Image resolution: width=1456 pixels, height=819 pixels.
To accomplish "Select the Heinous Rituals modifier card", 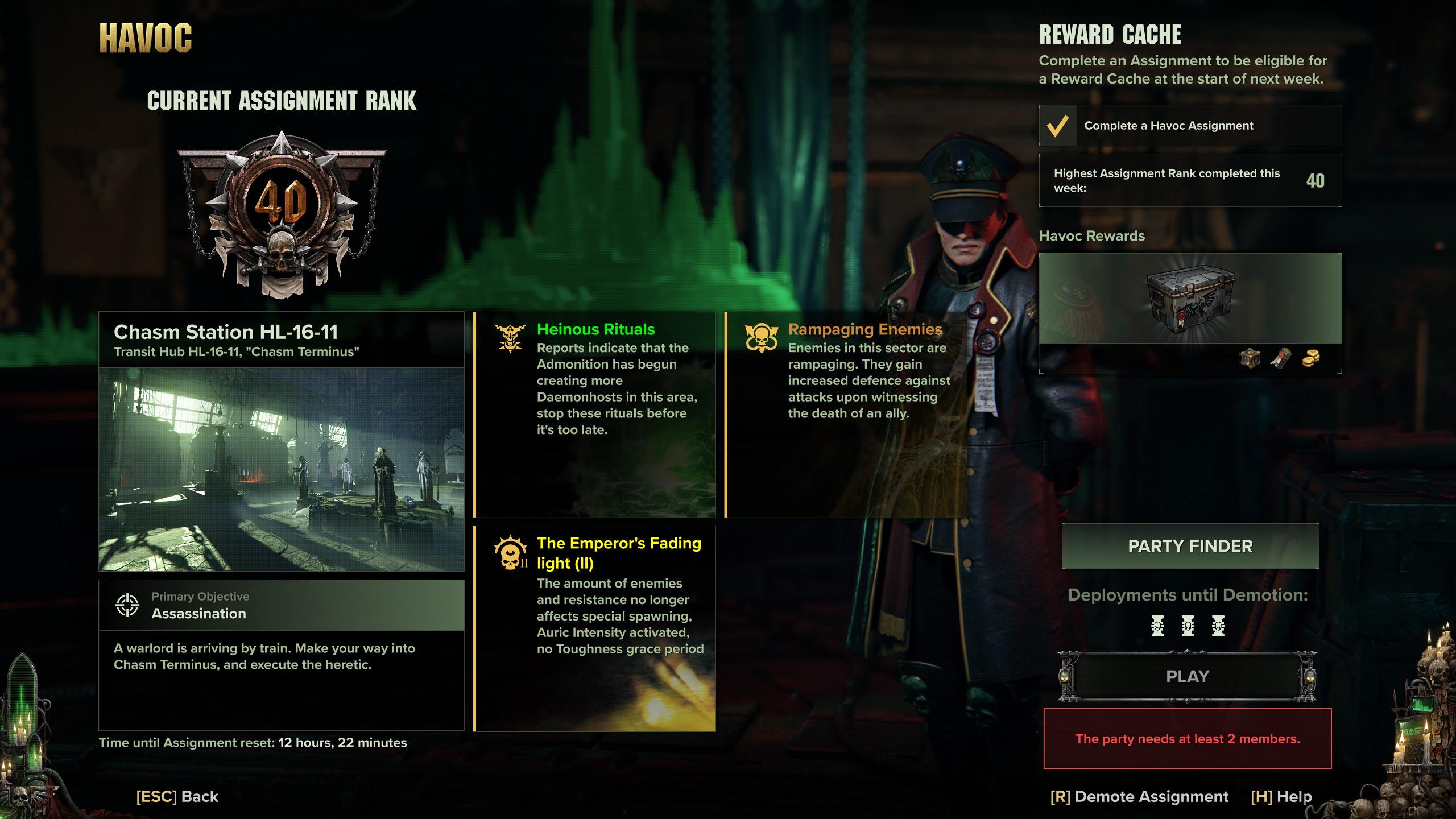I will click(595, 414).
